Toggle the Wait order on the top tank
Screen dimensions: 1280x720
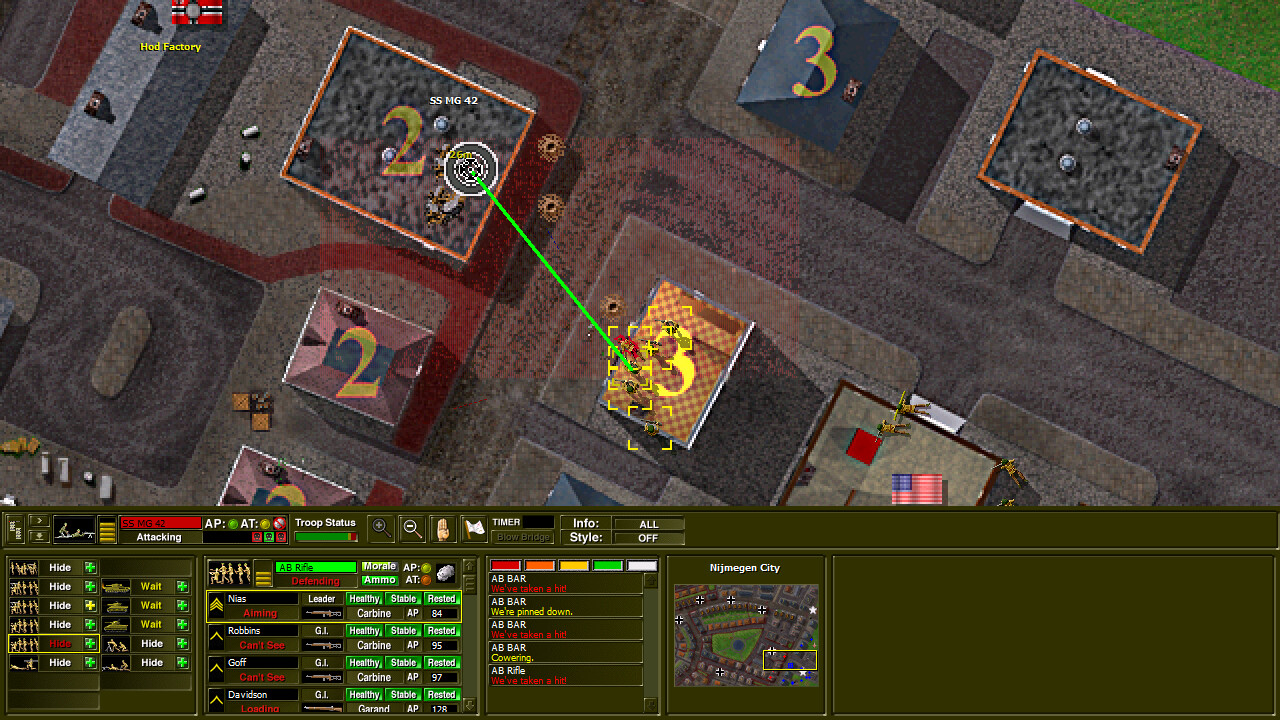[x=151, y=587]
